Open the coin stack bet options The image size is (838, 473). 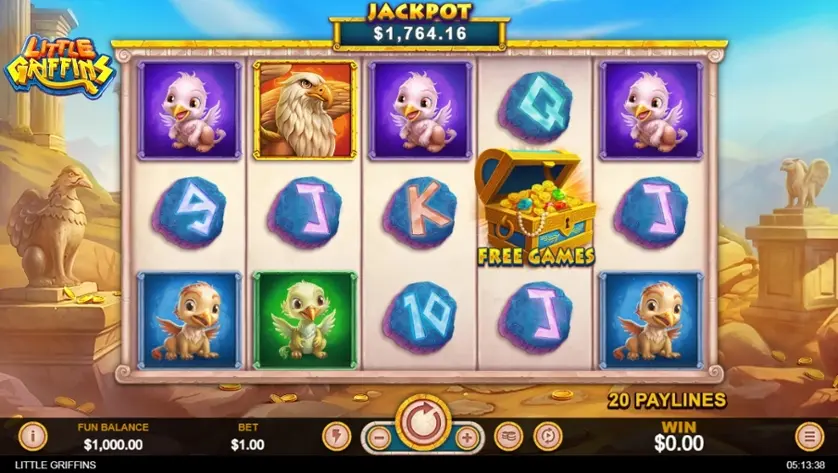509,436
